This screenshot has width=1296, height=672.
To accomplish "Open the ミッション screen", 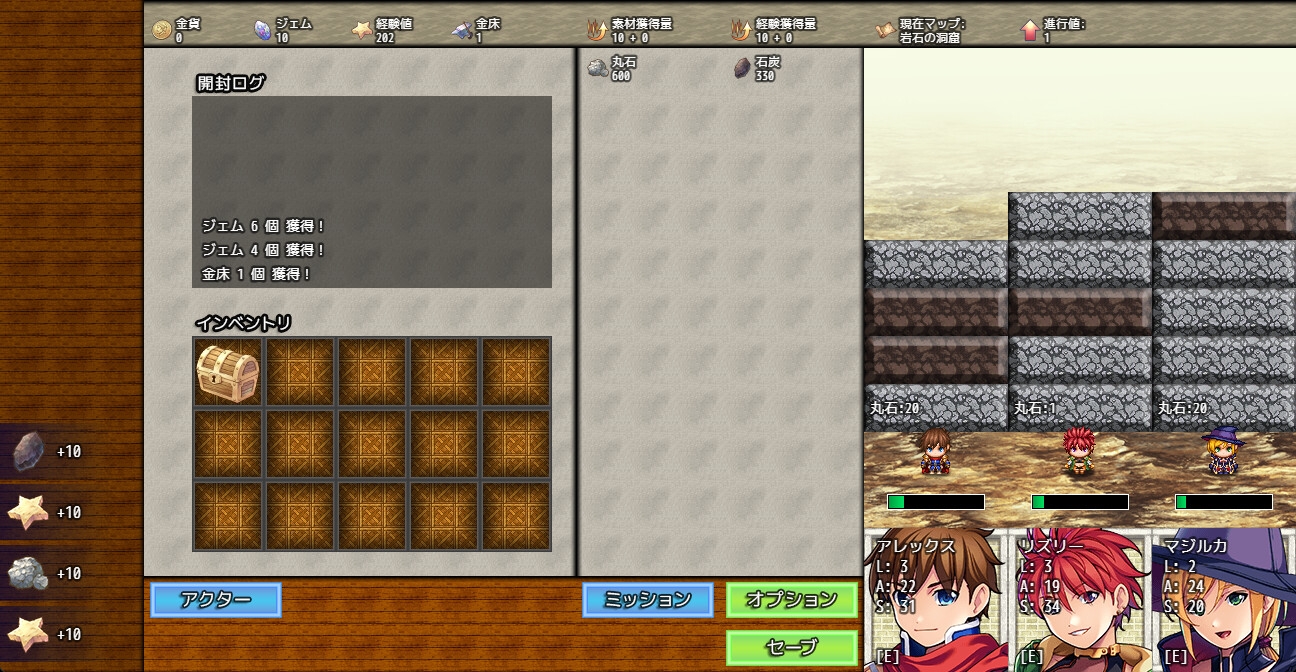I will point(648,600).
